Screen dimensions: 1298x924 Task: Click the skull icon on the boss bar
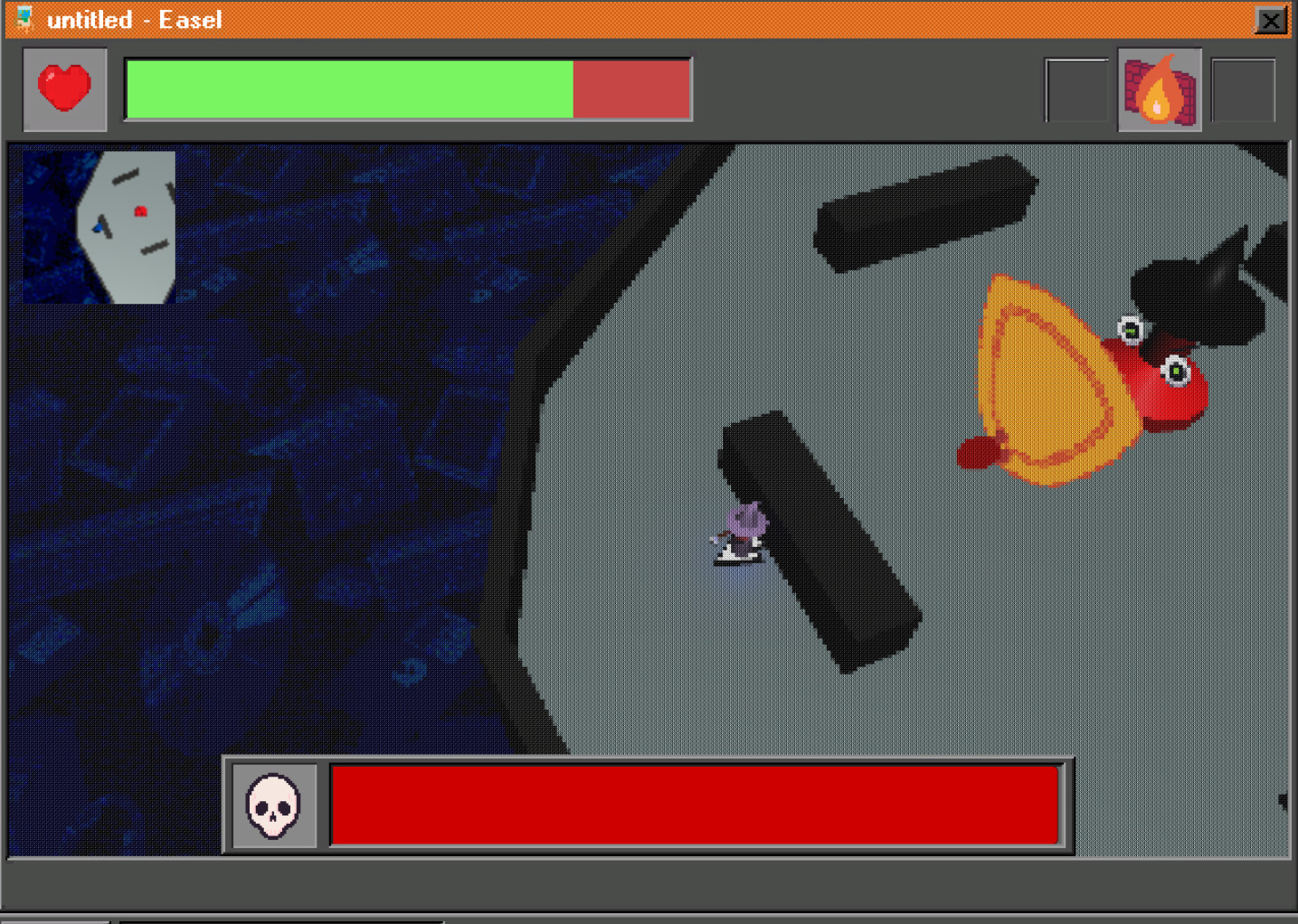(273, 807)
